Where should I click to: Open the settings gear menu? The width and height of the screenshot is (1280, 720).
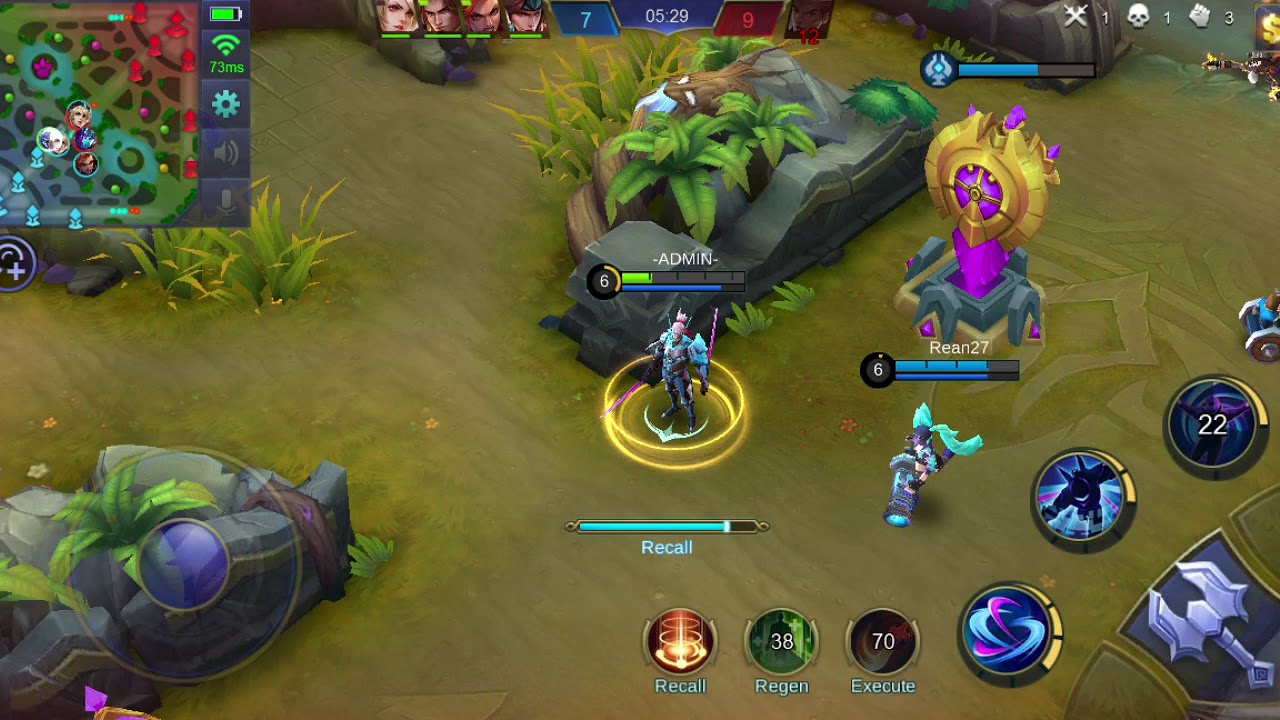pos(226,104)
